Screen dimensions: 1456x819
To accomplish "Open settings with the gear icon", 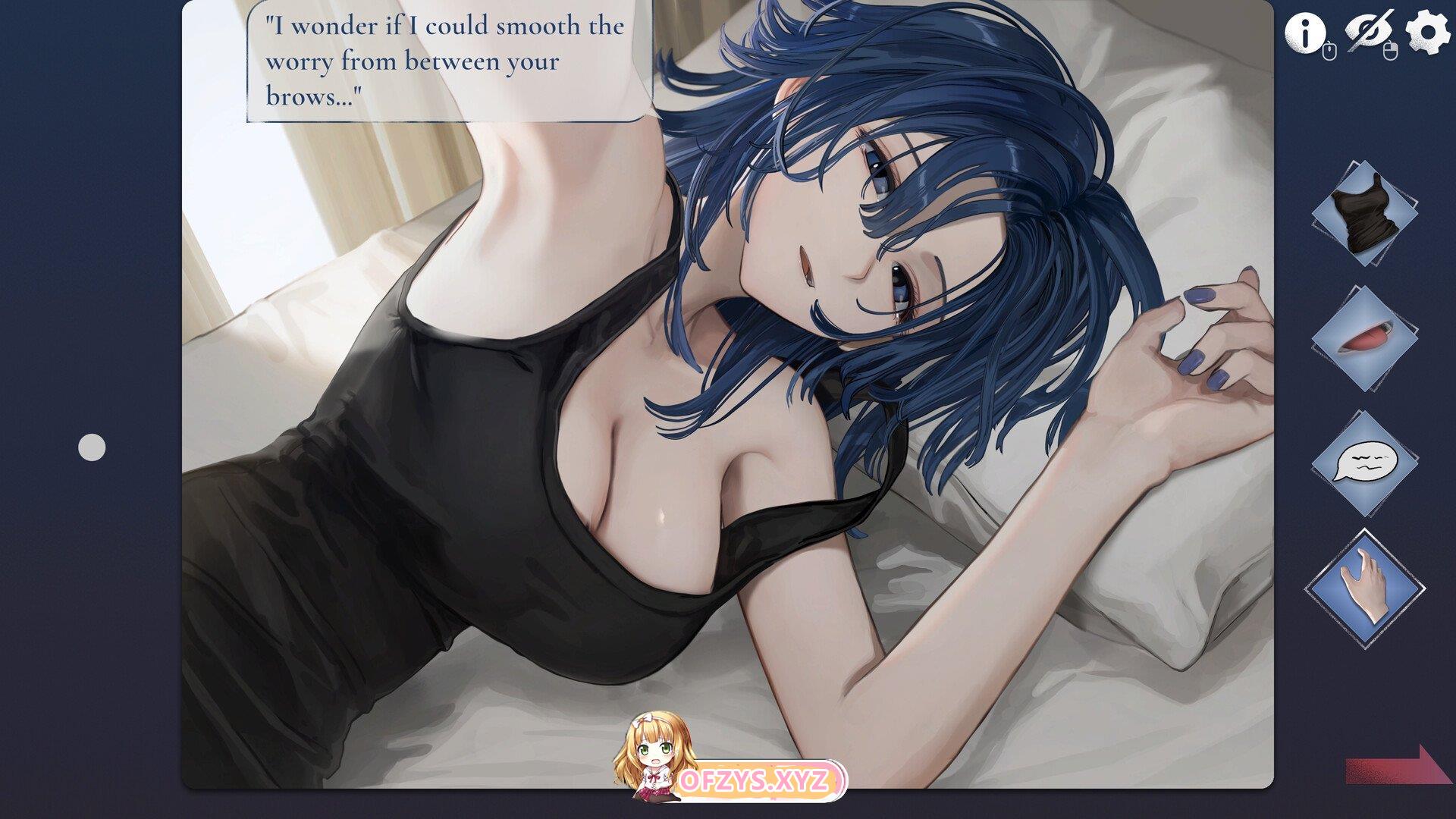I will point(1427,33).
